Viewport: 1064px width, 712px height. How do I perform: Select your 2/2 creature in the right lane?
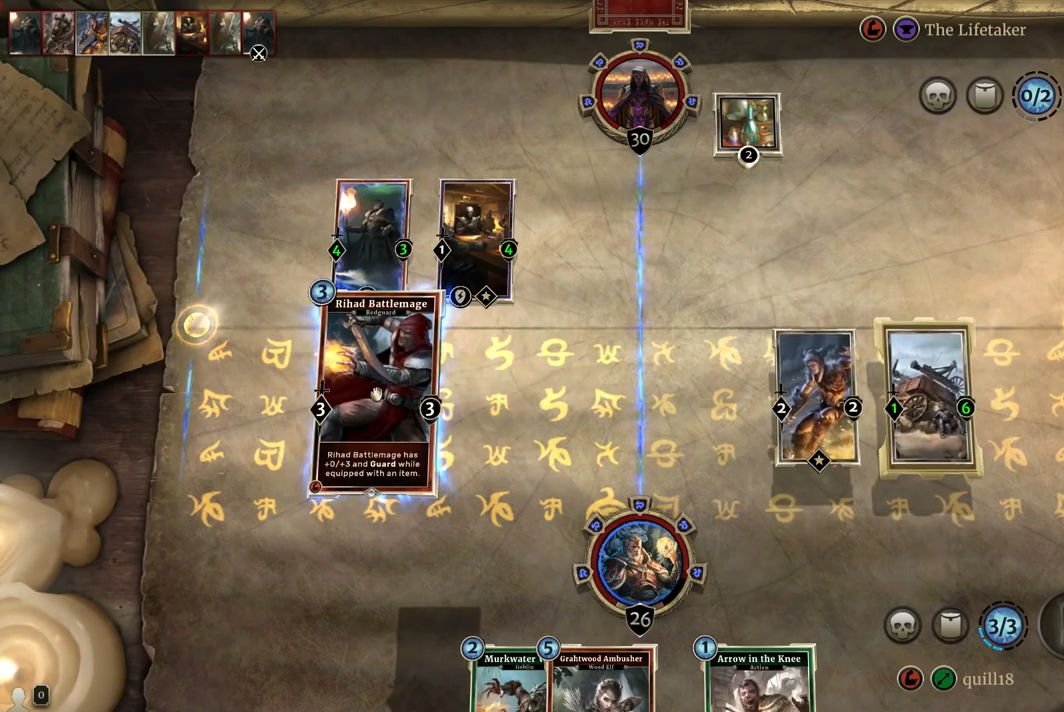[816, 397]
